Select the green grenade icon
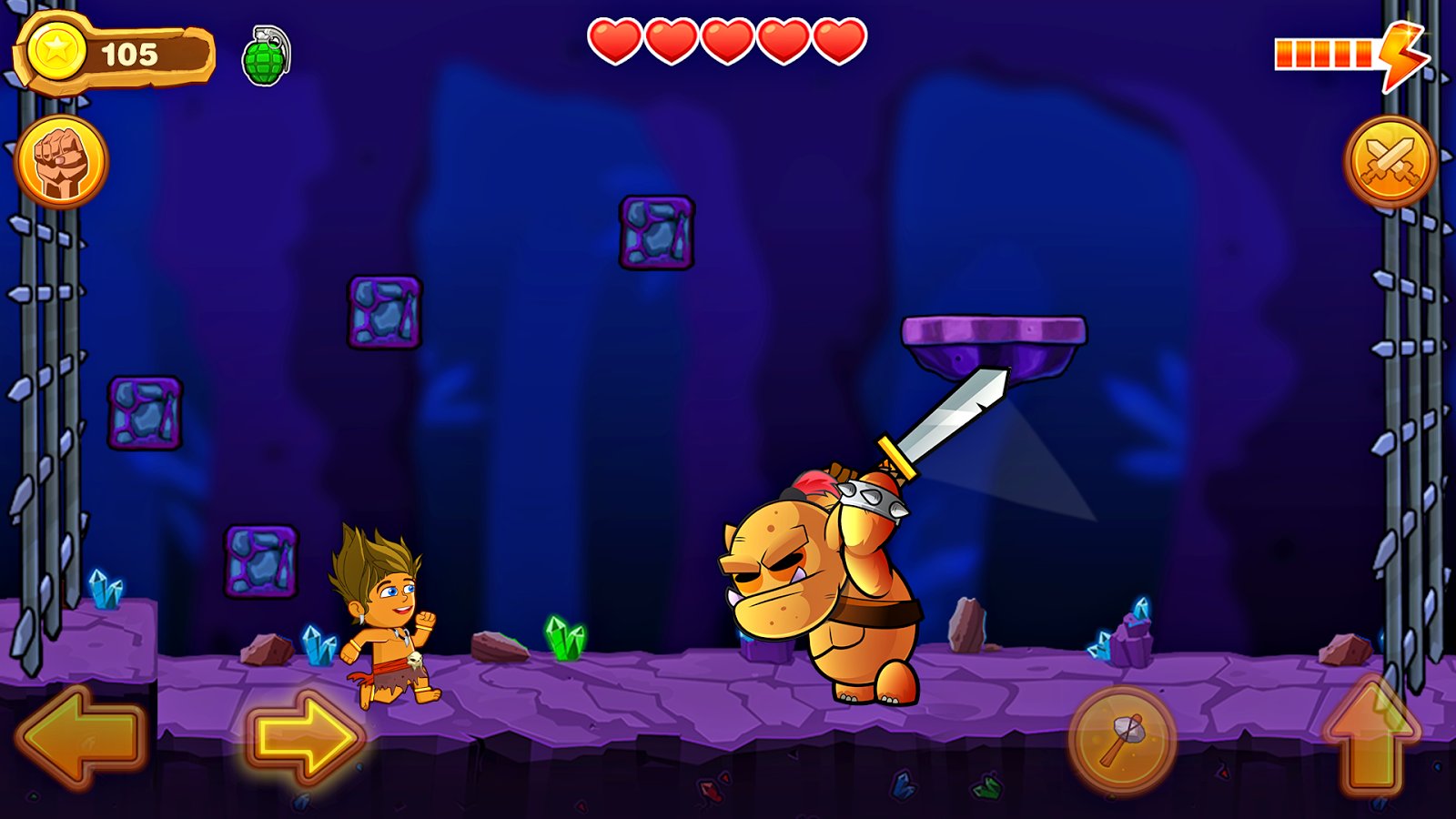The image size is (1456, 819). (266, 56)
